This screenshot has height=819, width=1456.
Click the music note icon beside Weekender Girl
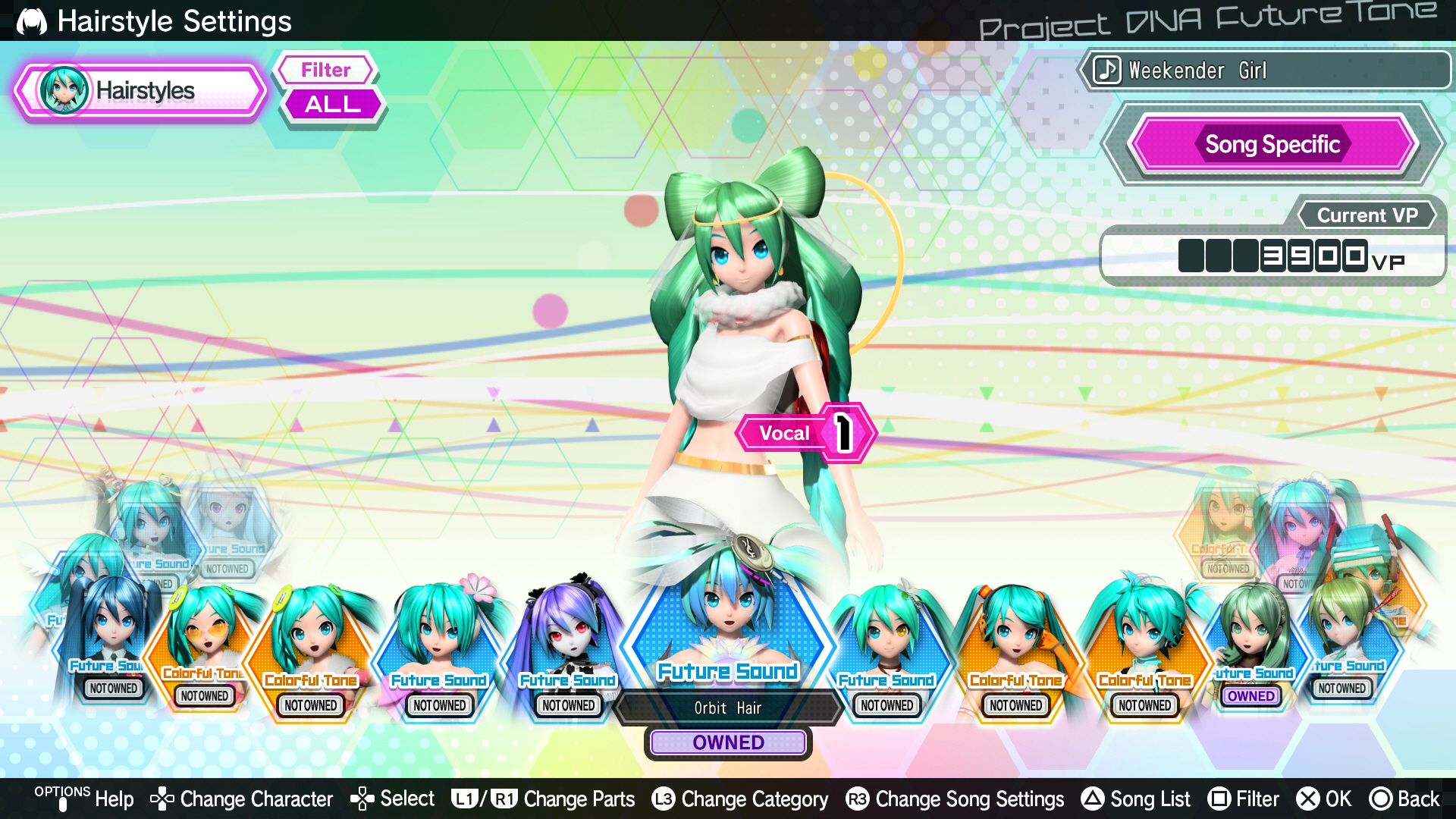pos(1106,70)
